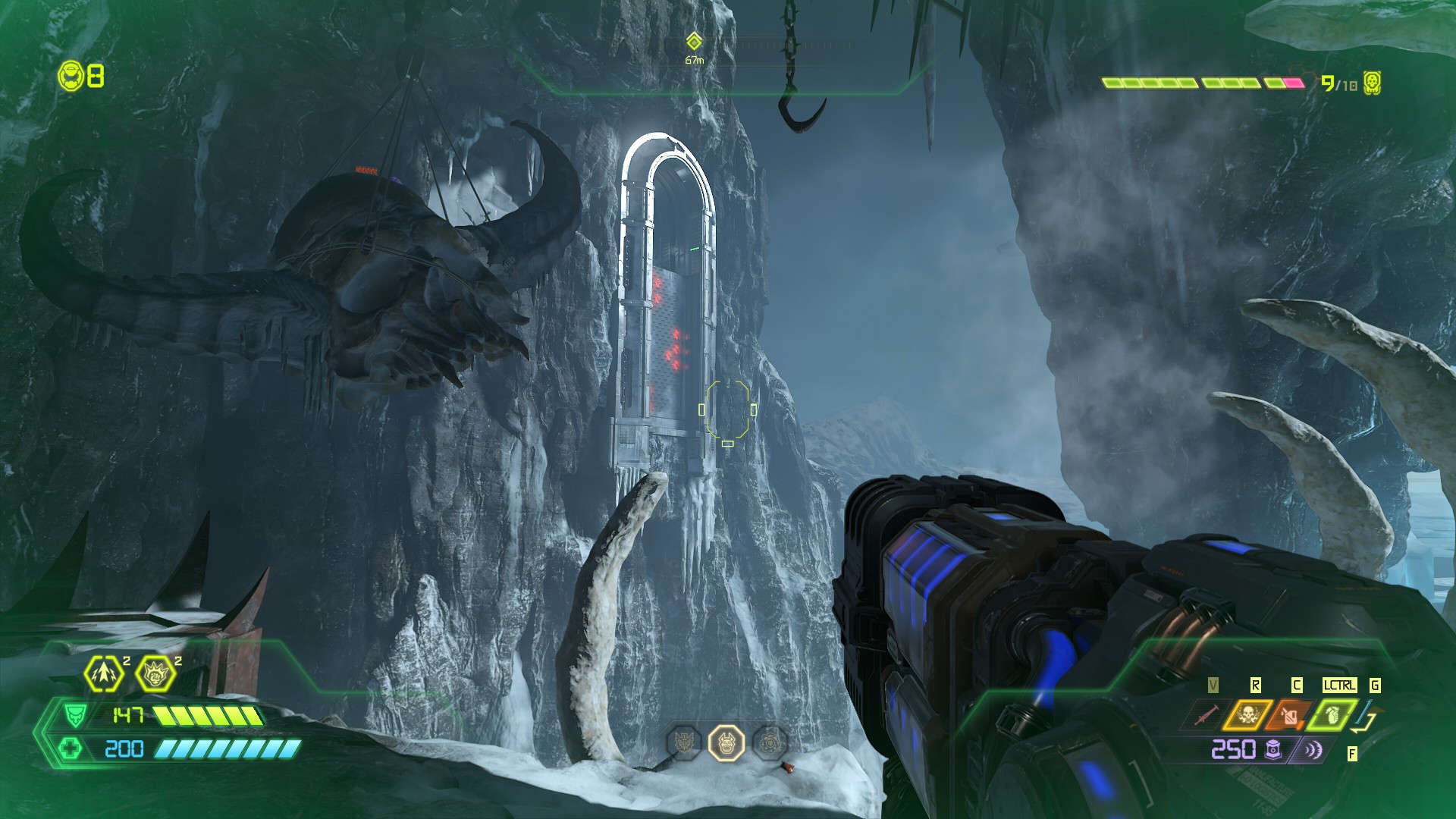
Task: Select the fist power hexagon icon
Action: [x=155, y=673]
